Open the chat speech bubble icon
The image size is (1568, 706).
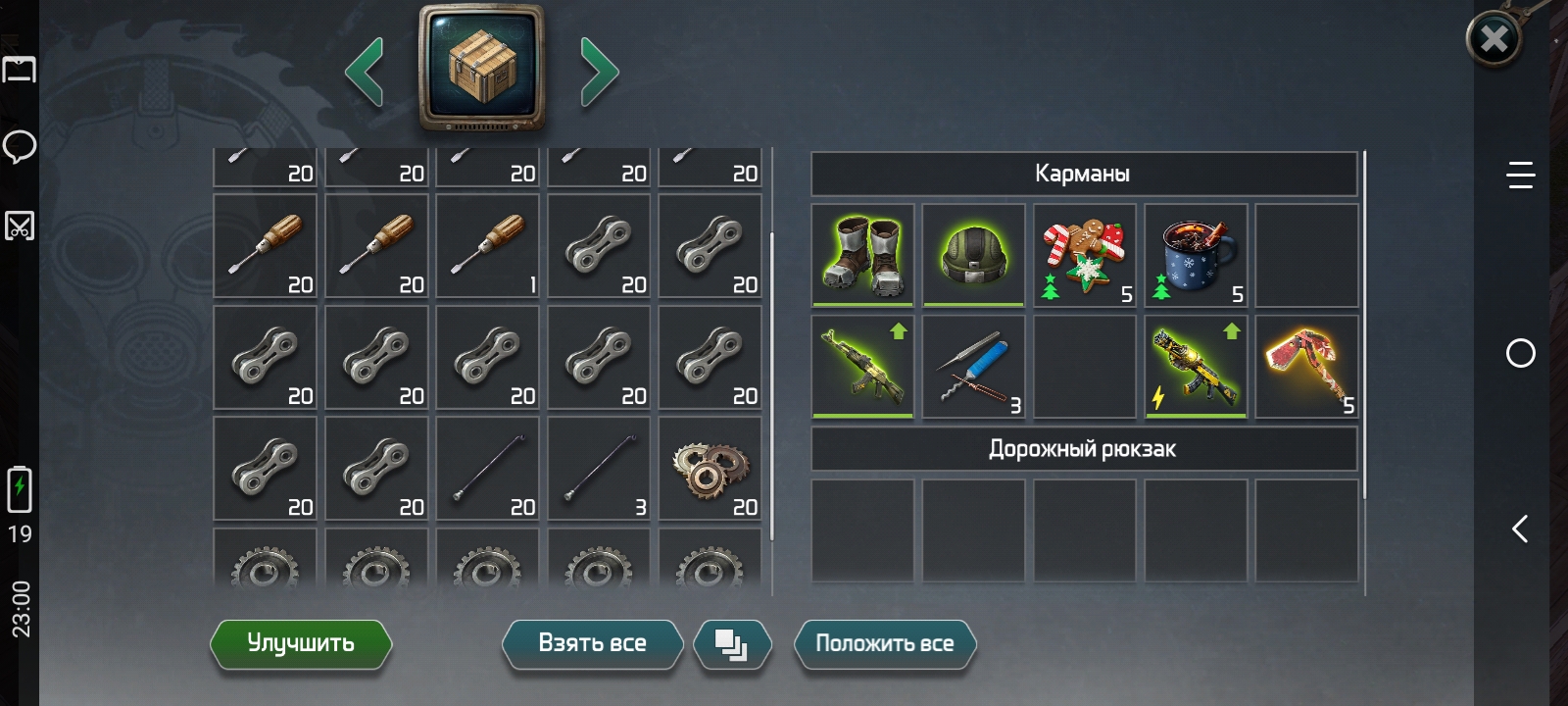pyautogui.click(x=20, y=147)
